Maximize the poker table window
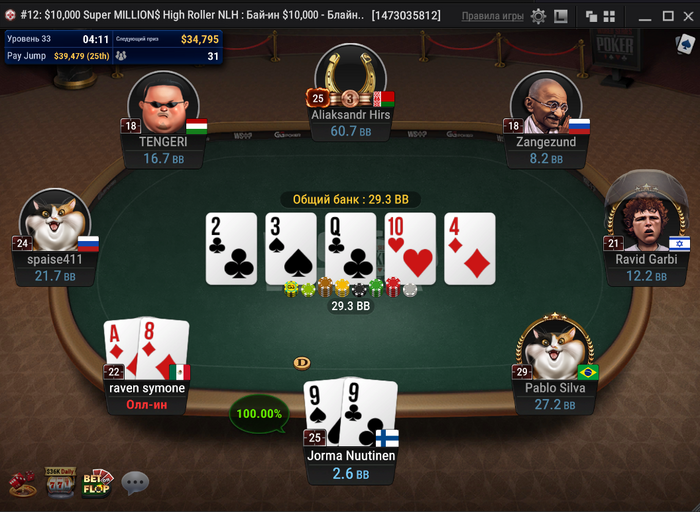700x512 pixels. tap(667, 16)
